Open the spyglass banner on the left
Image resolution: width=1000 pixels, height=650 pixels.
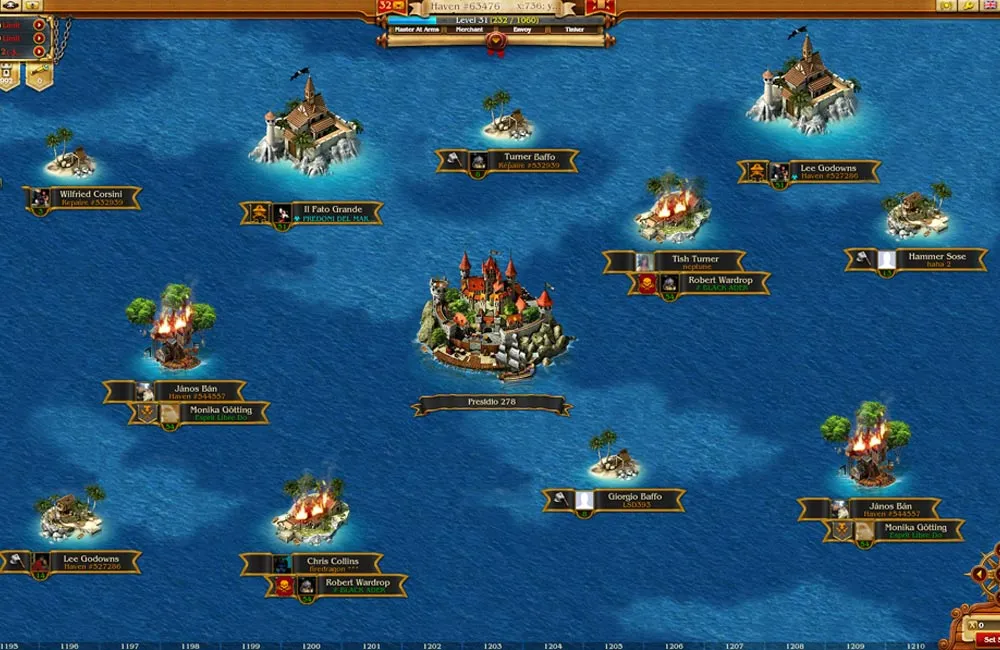point(39,75)
